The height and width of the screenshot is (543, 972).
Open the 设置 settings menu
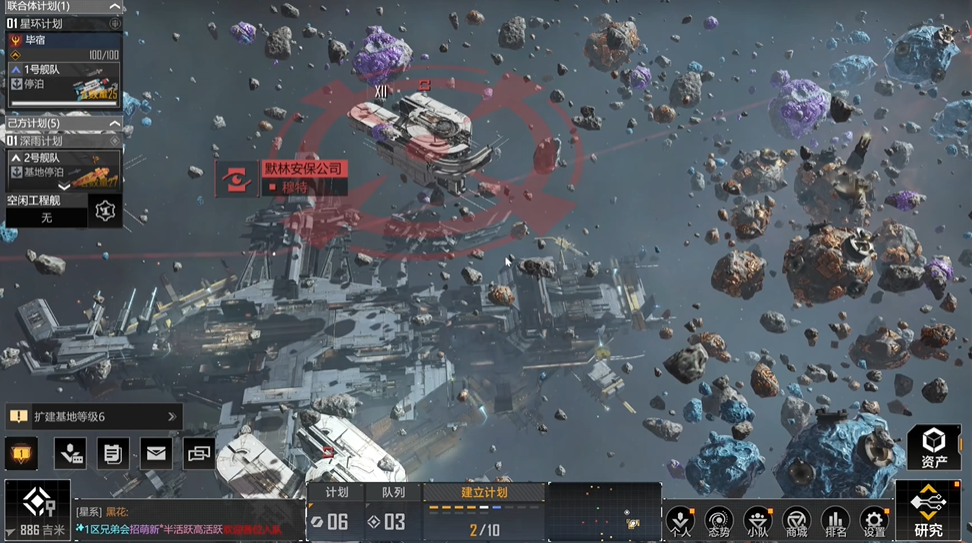[874, 522]
